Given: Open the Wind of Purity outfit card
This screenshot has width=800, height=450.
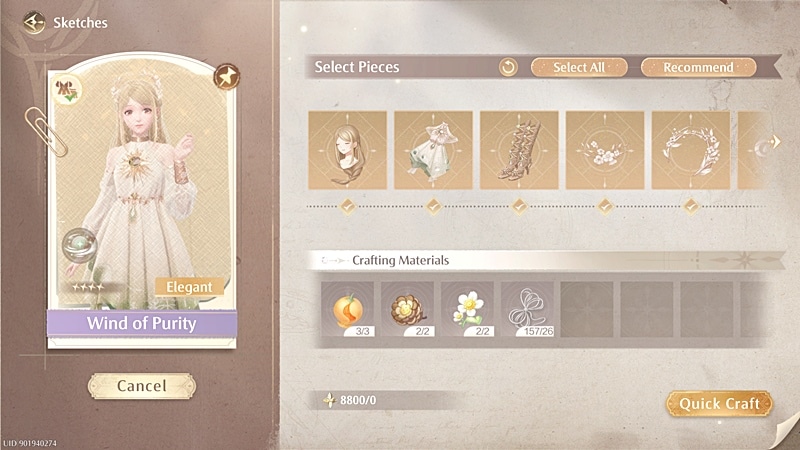Looking at the screenshot, I should tap(141, 200).
